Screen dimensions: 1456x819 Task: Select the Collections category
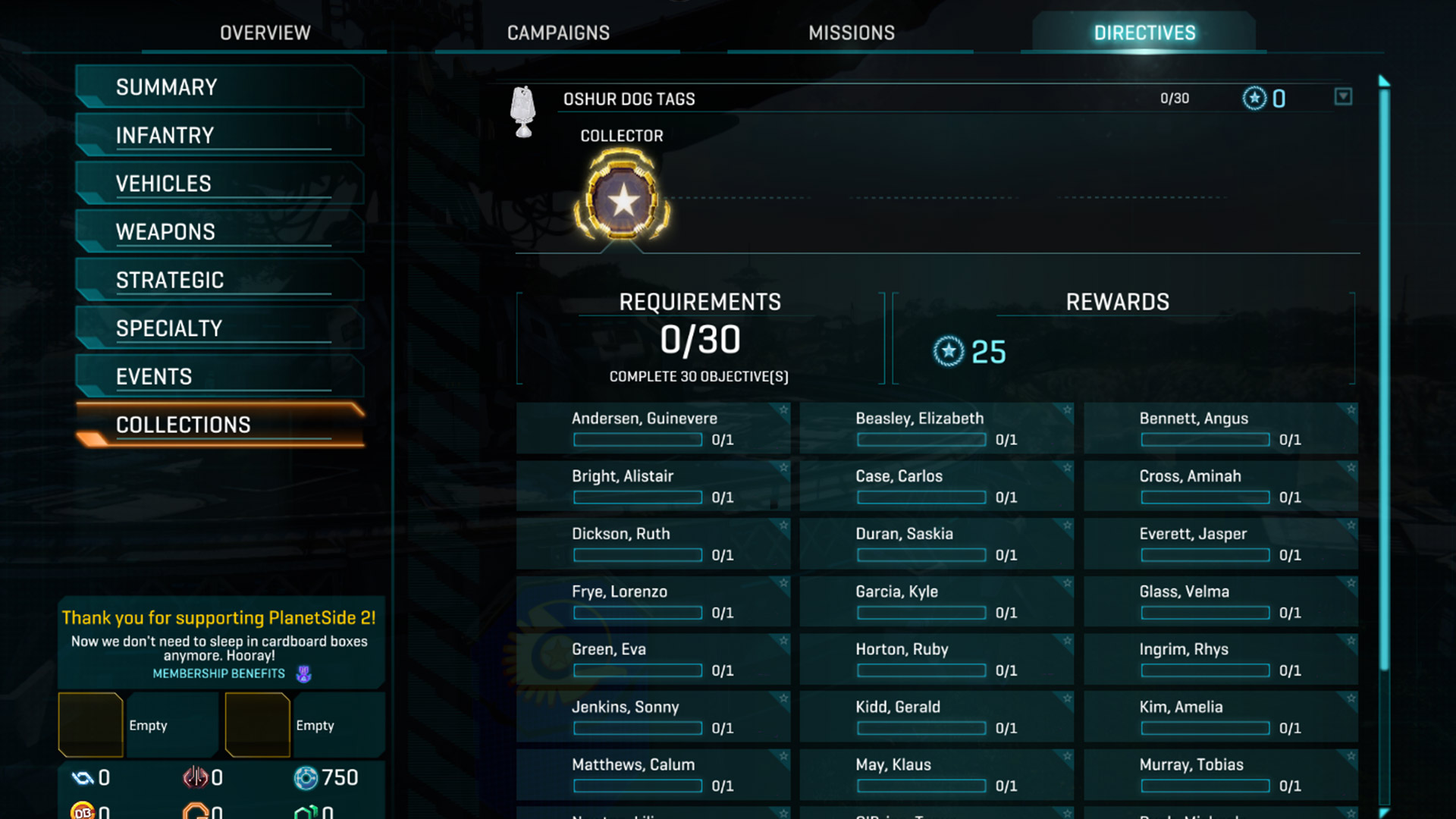coord(220,425)
